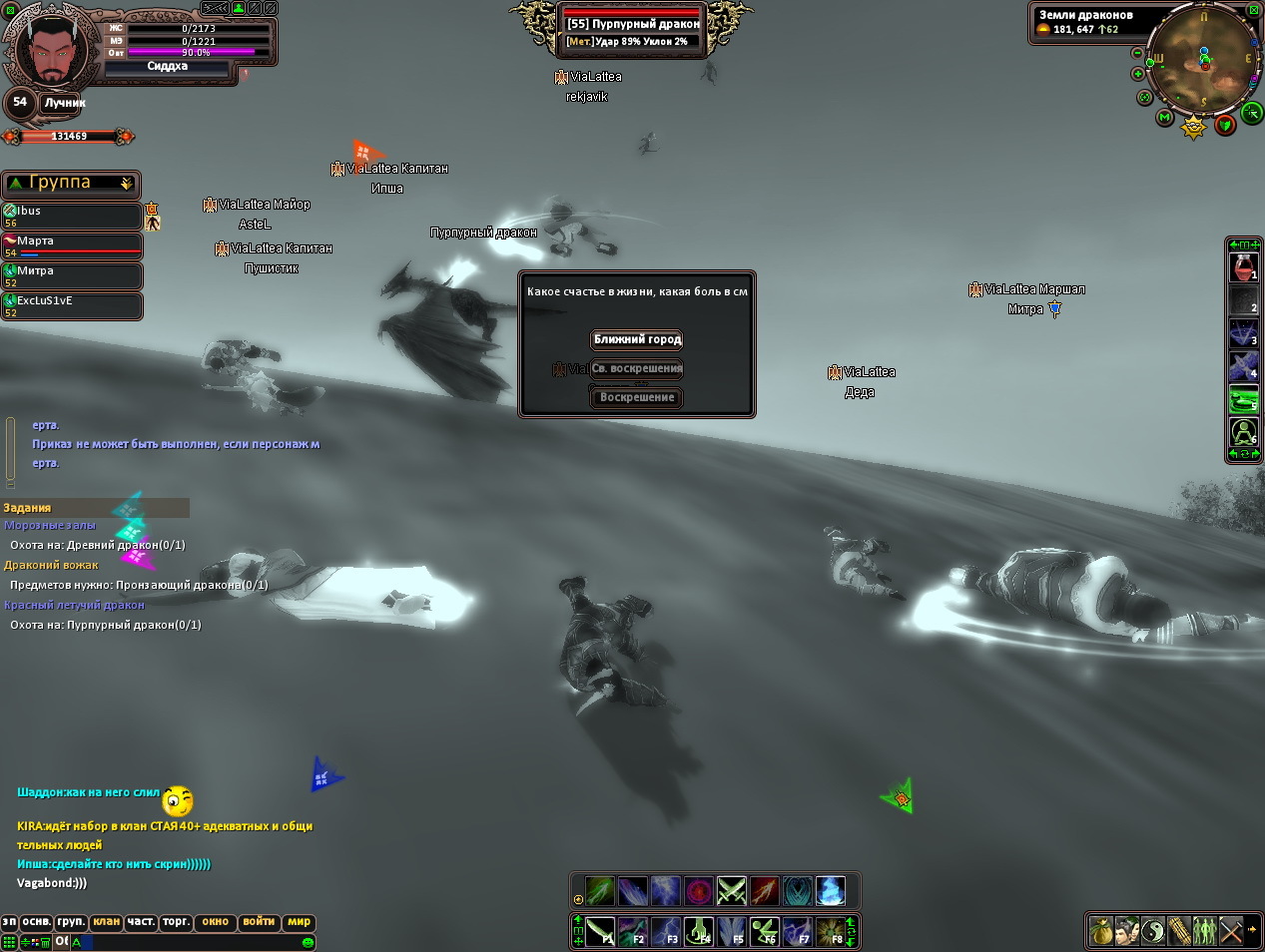The width and height of the screenshot is (1265, 952).
Task: Focus the chat input field
Action: 190,941
